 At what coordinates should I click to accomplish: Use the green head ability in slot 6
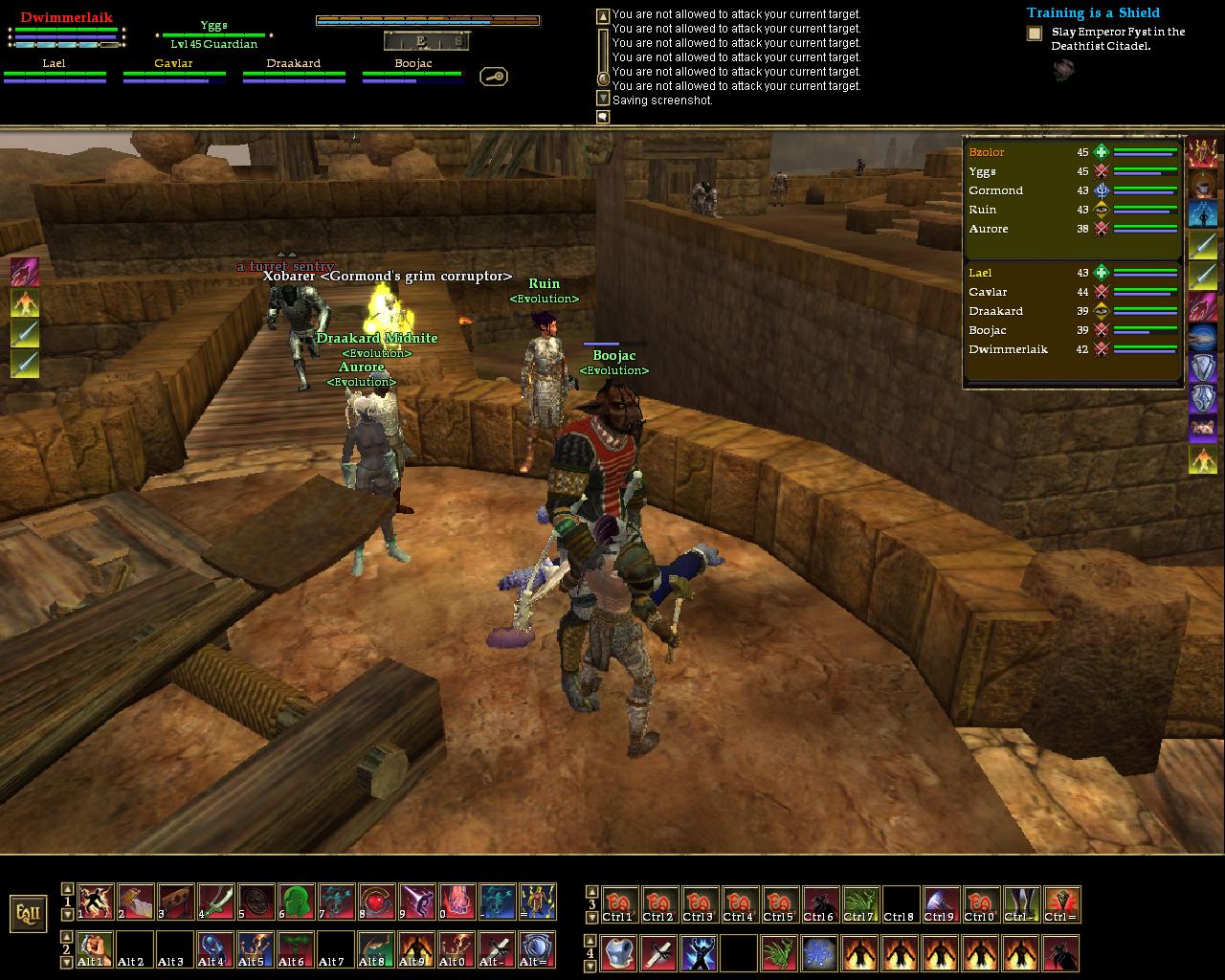click(x=296, y=902)
